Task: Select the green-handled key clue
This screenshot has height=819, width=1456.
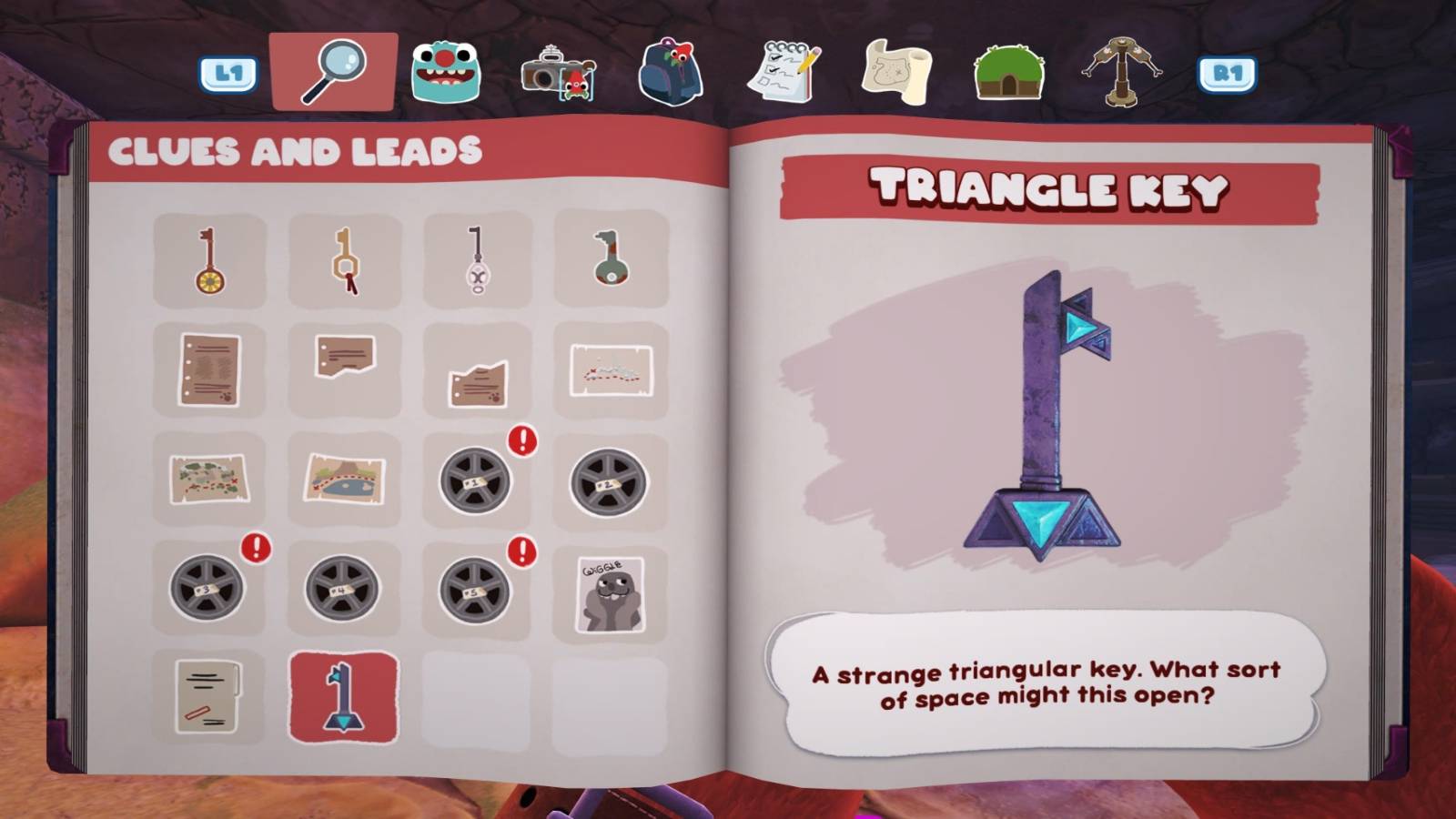Action: coord(610,259)
